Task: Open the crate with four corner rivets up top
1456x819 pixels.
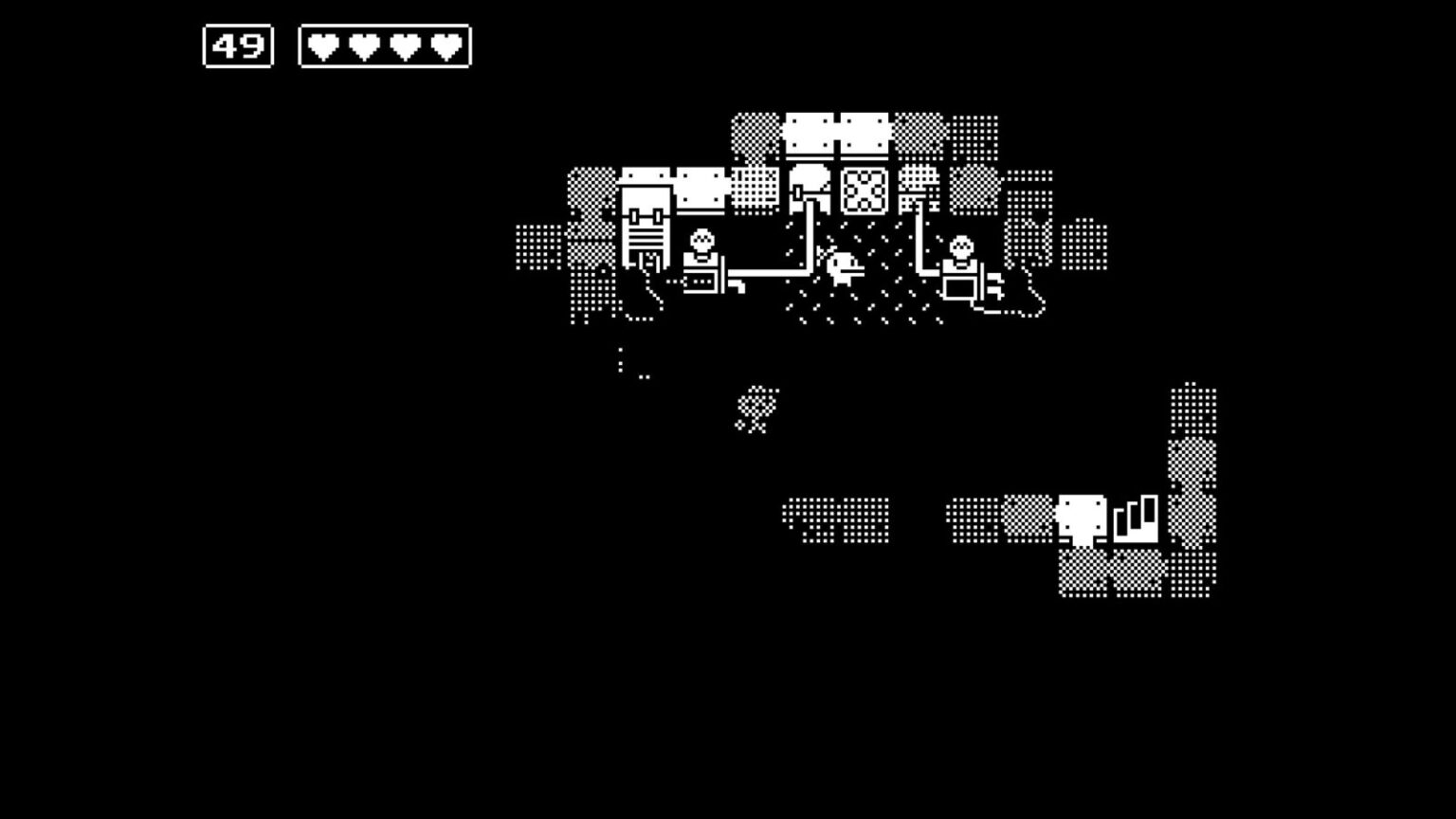Action: click(811, 133)
